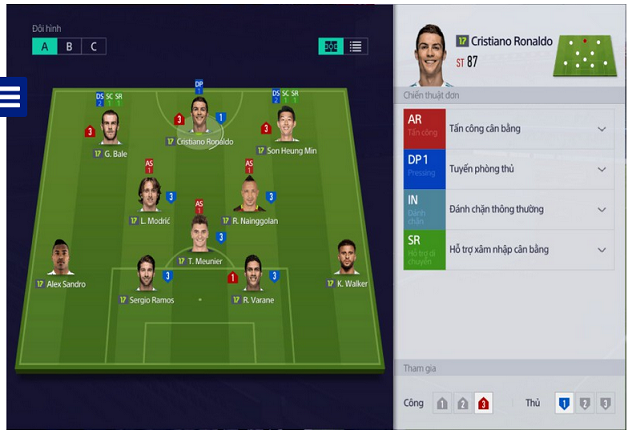
Task: Switch to formation tab A
Action: (x=44, y=46)
